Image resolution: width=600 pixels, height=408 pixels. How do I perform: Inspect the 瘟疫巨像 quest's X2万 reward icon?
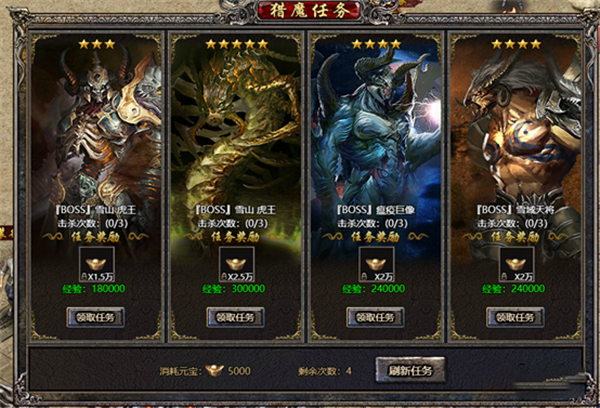click(375, 266)
